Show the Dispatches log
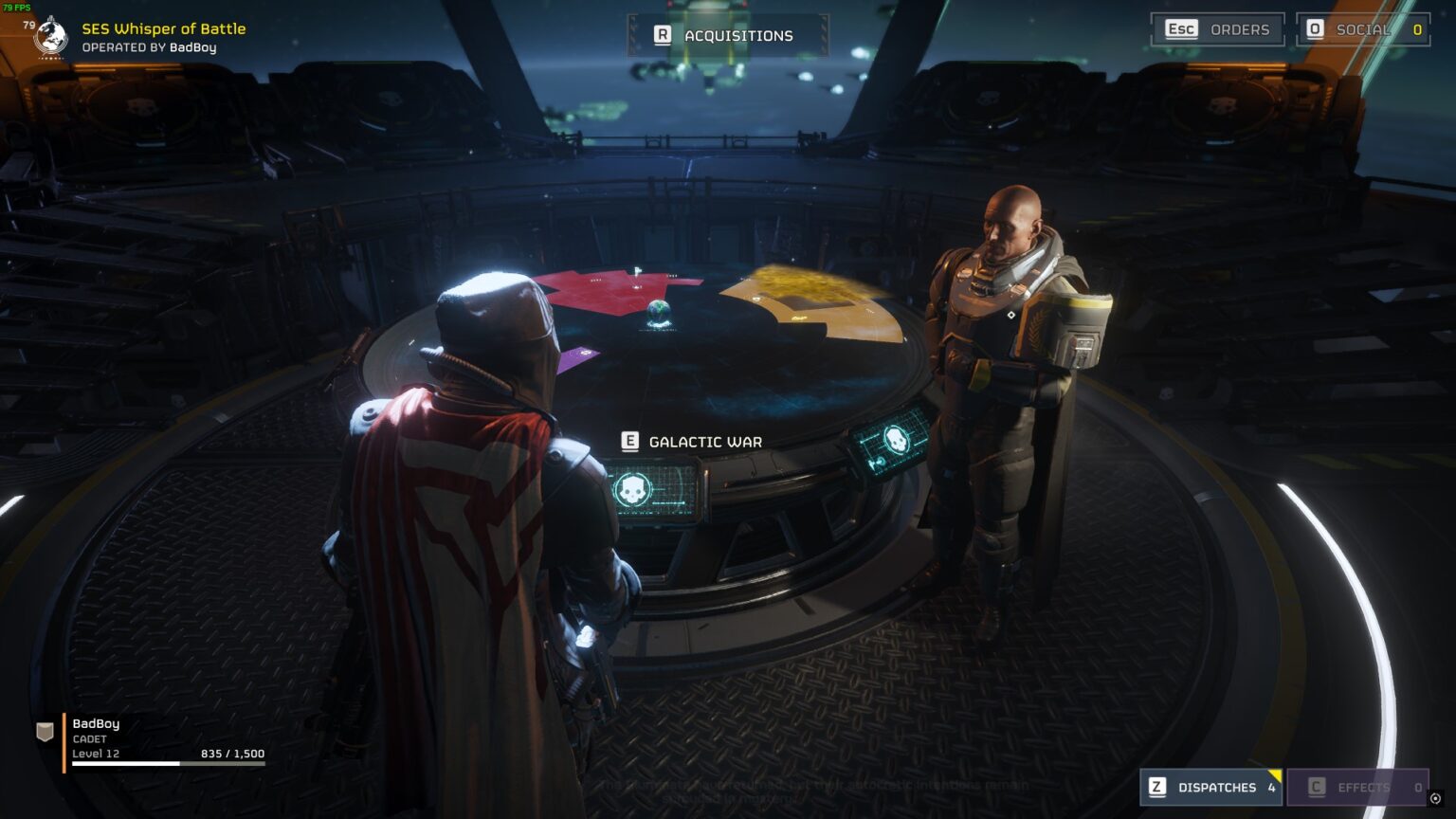Image resolution: width=1456 pixels, height=819 pixels. [1210, 787]
